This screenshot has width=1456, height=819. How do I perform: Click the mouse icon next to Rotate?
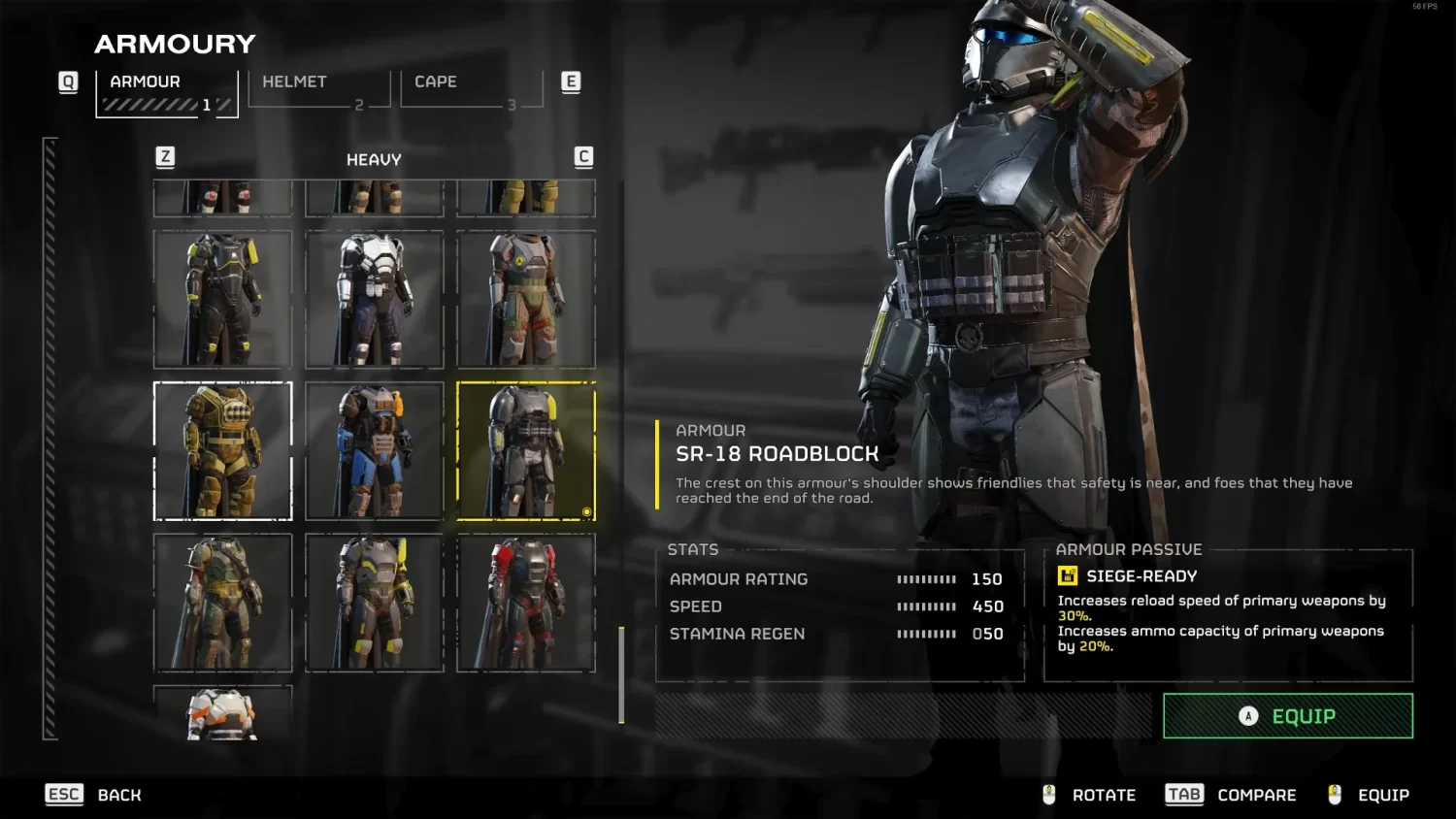click(1048, 794)
